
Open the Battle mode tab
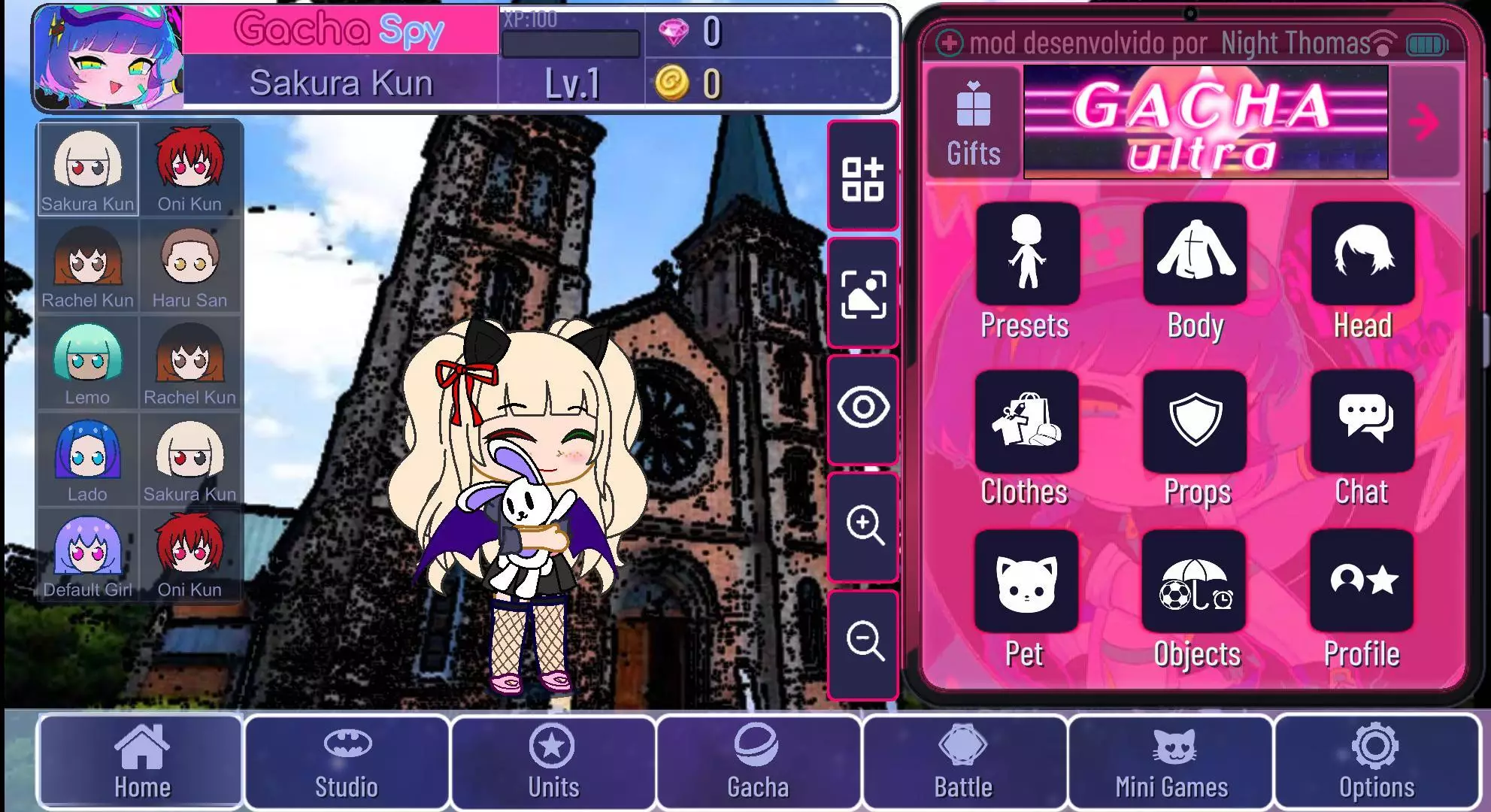pos(964,763)
